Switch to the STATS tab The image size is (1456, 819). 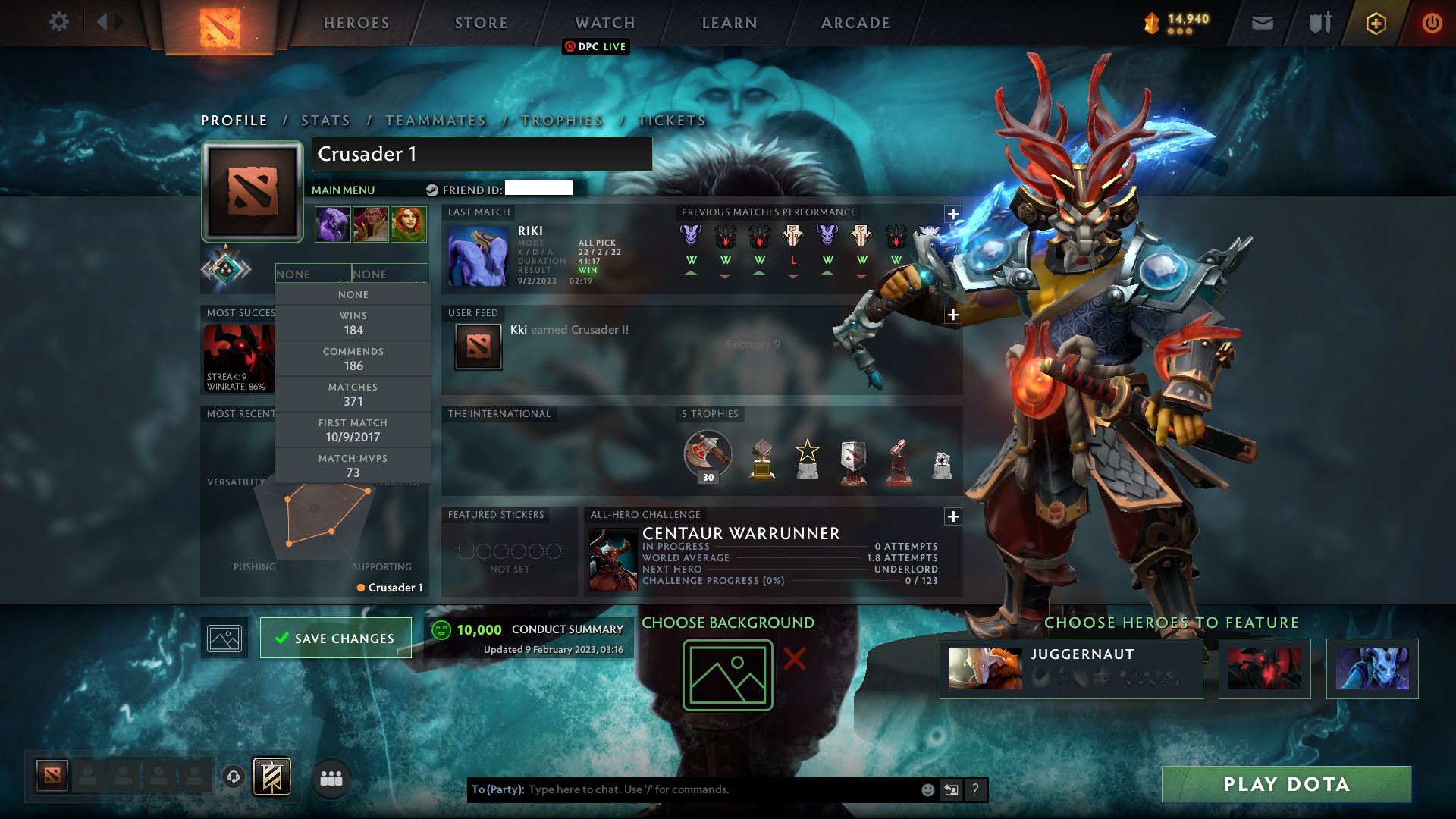[x=325, y=120]
